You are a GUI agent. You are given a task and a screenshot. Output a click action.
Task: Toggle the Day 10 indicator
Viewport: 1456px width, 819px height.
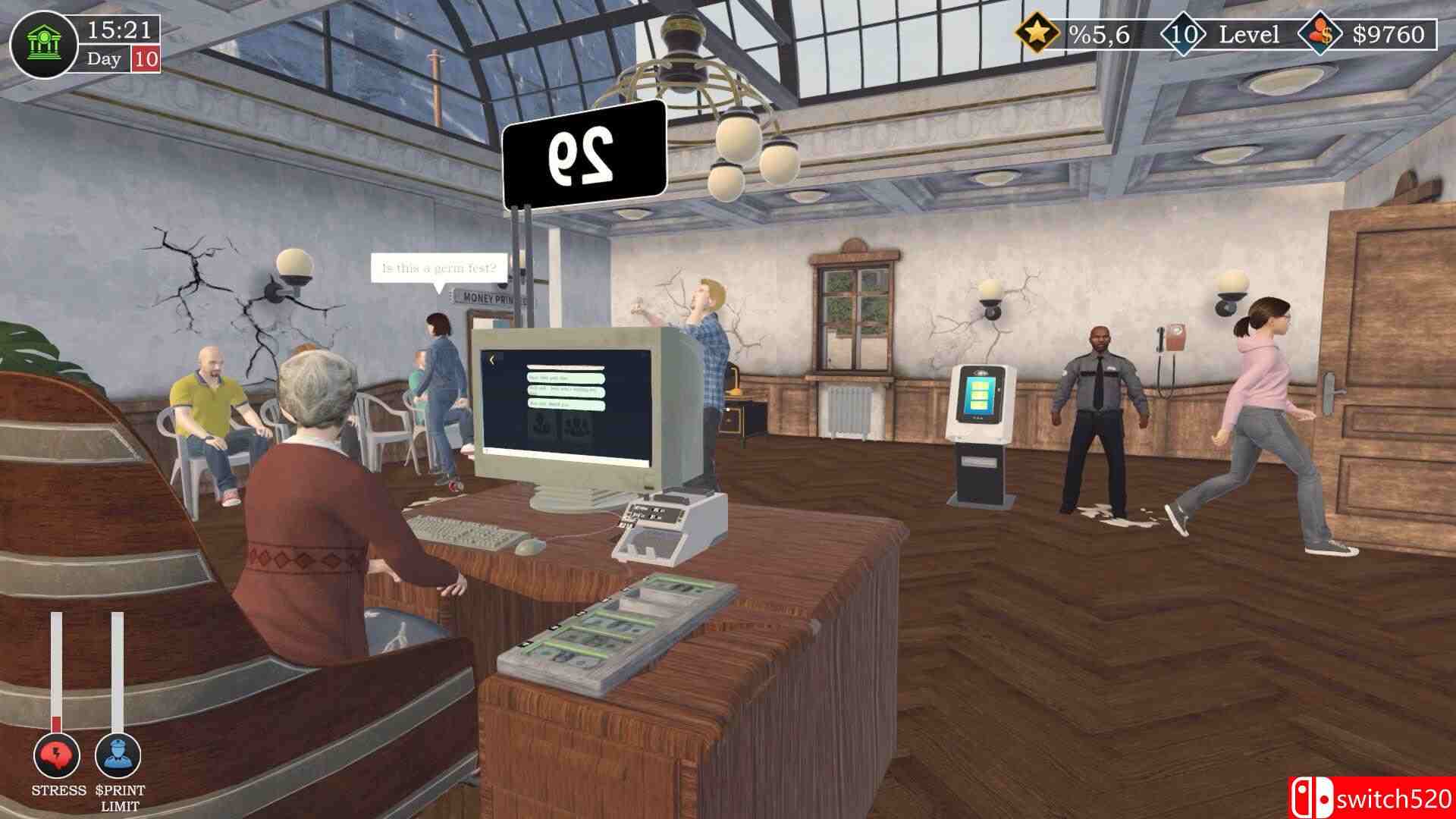[121, 58]
